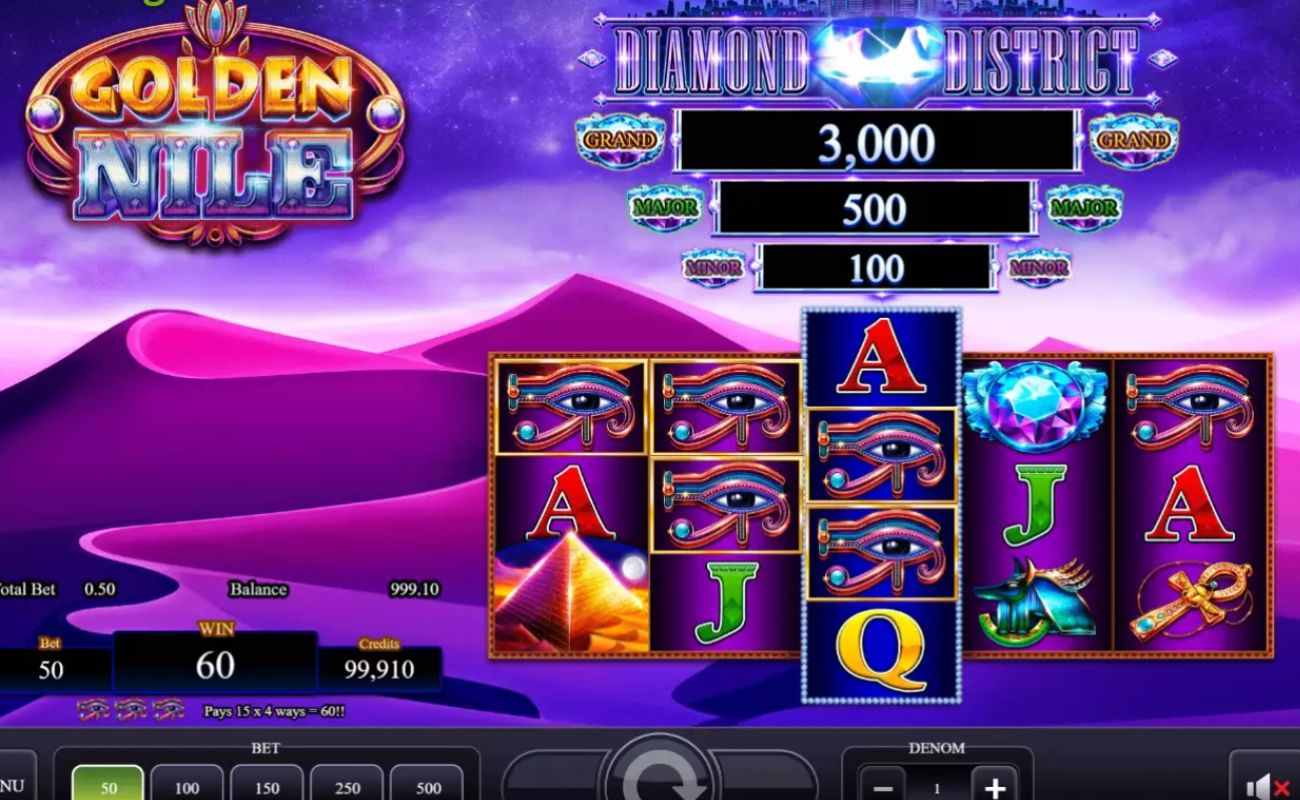Select the 250 bet button
1300x800 pixels.
tap(347, 787)
